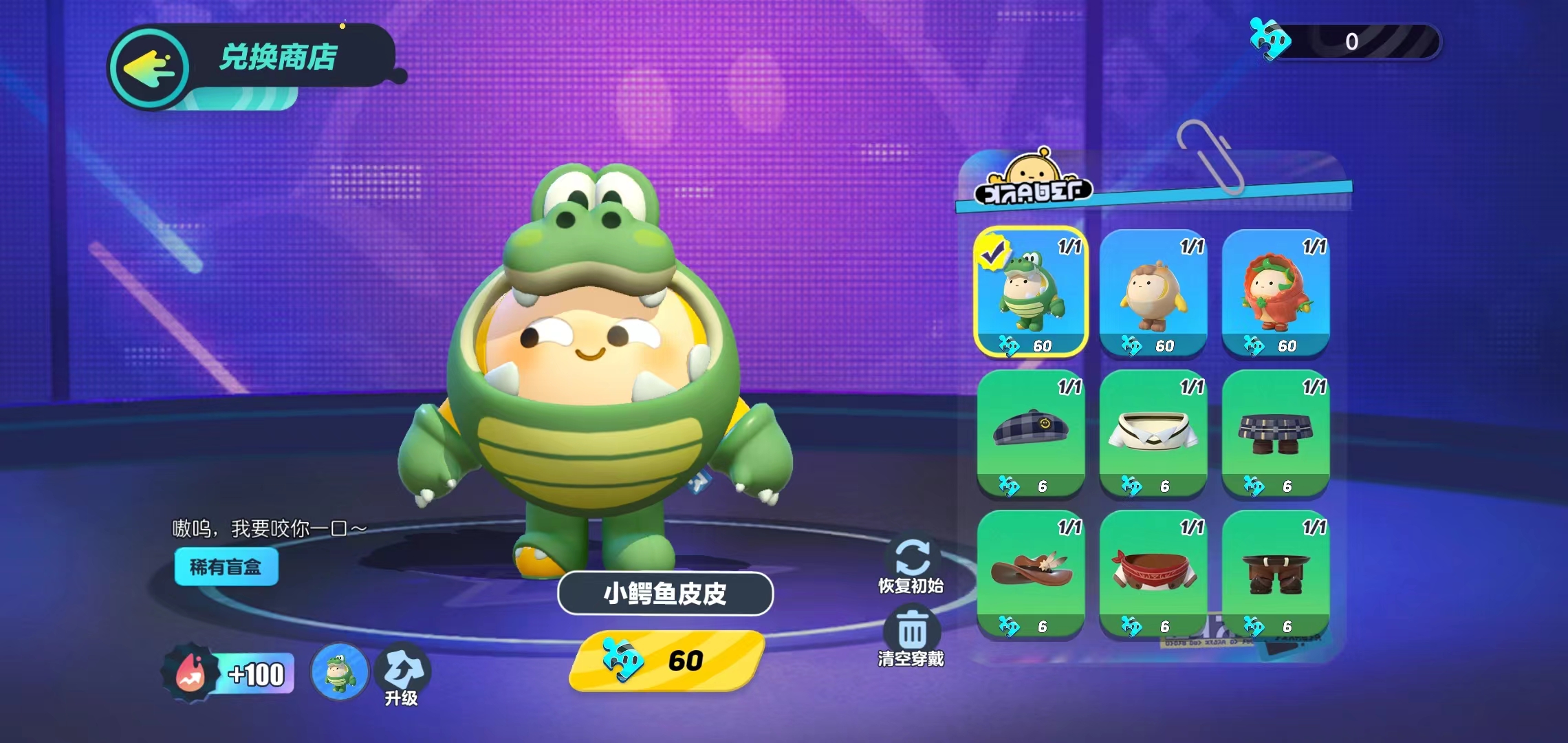Image resolution: width=1568 pixels, height=743 pixels.
Task: Go back using the arrow button
Action: [x=150, y=68]
